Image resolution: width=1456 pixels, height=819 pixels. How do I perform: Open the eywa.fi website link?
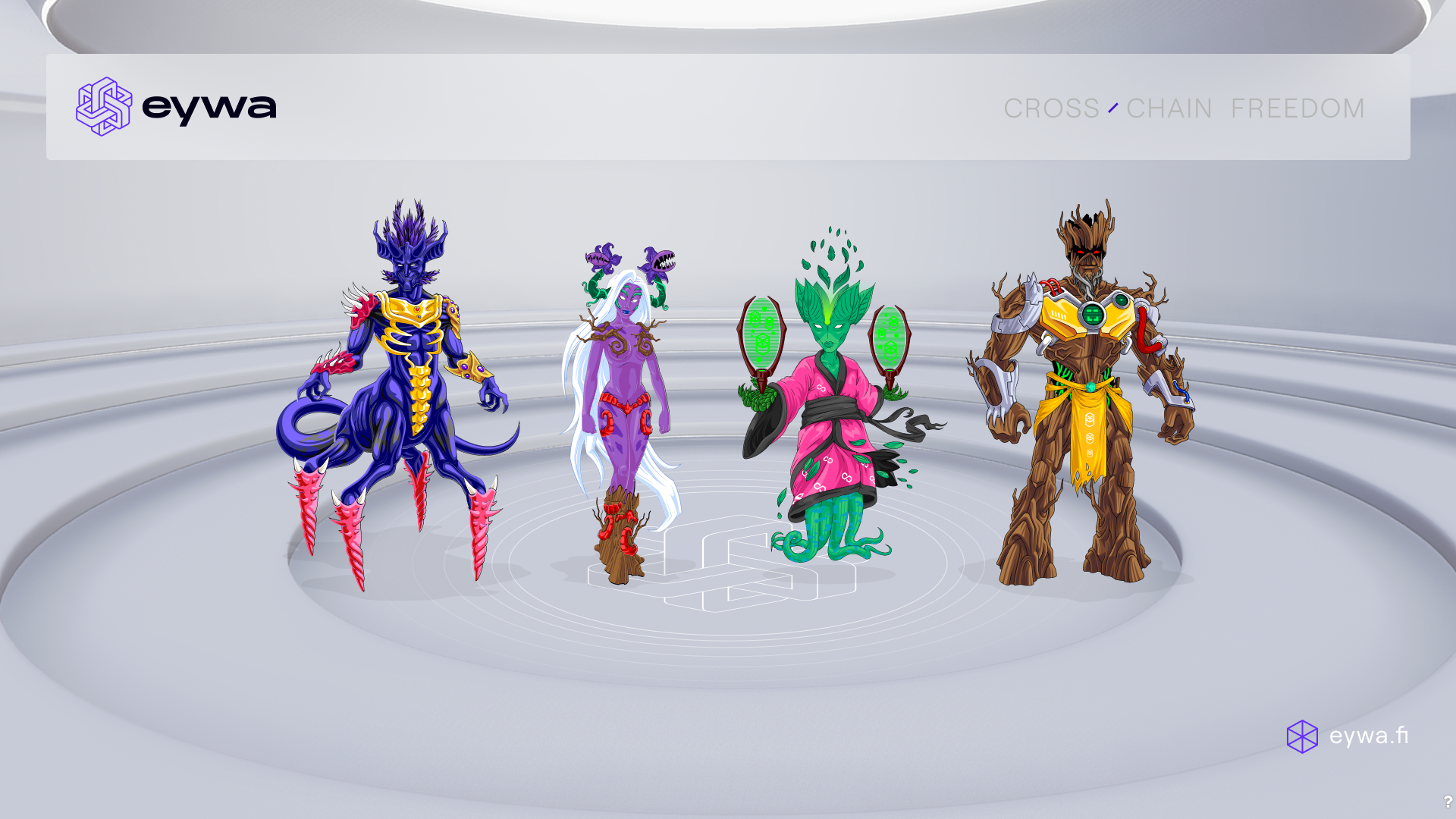click(1348, 736)
